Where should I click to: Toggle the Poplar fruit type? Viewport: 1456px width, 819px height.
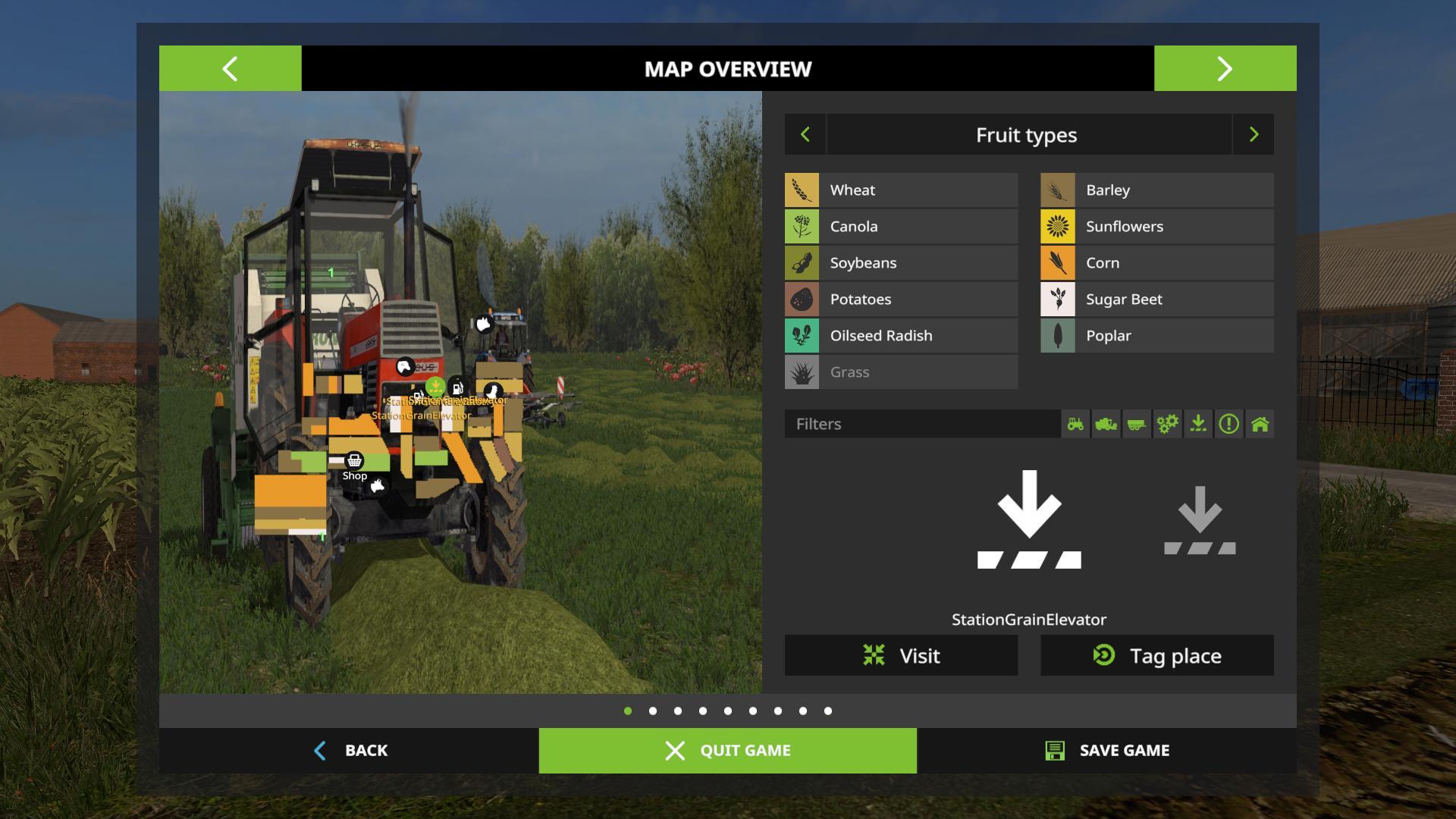click(x=1156, y=336)
